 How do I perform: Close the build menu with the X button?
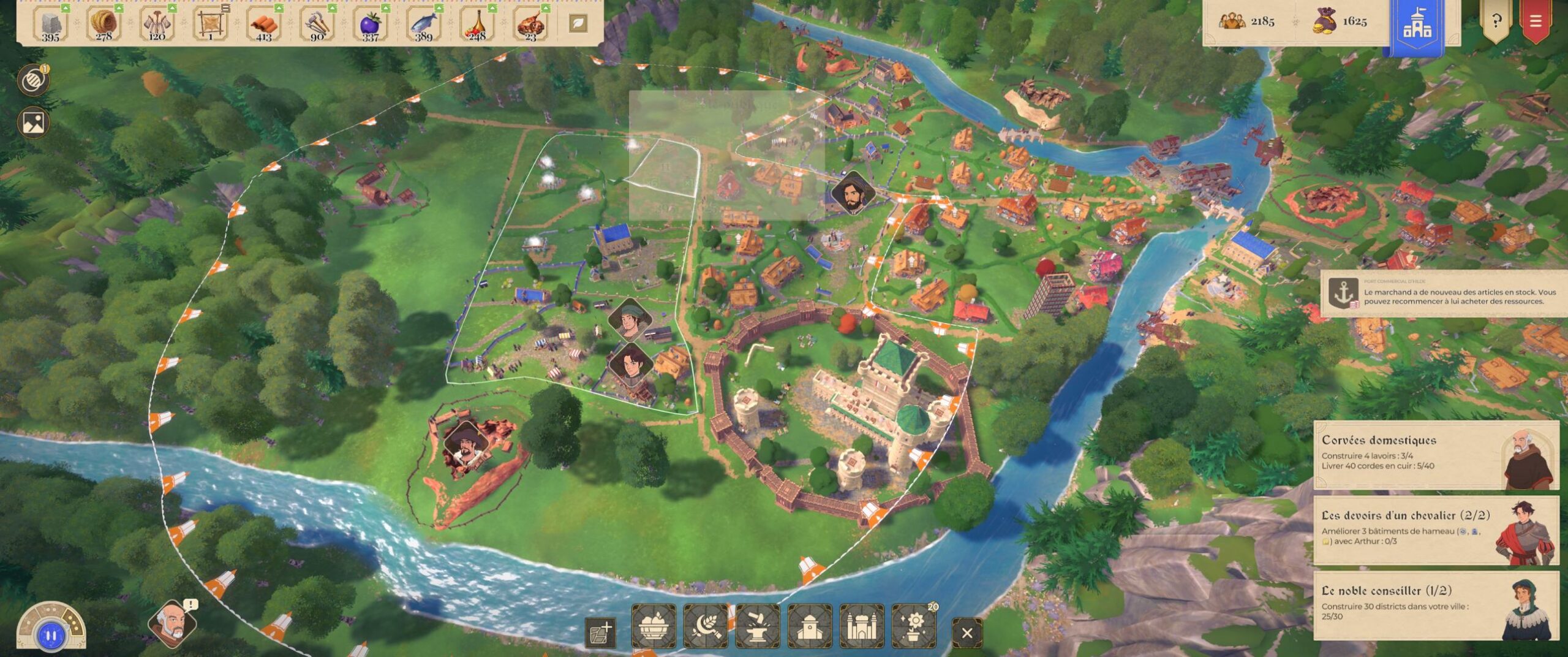tap(967, 632)
